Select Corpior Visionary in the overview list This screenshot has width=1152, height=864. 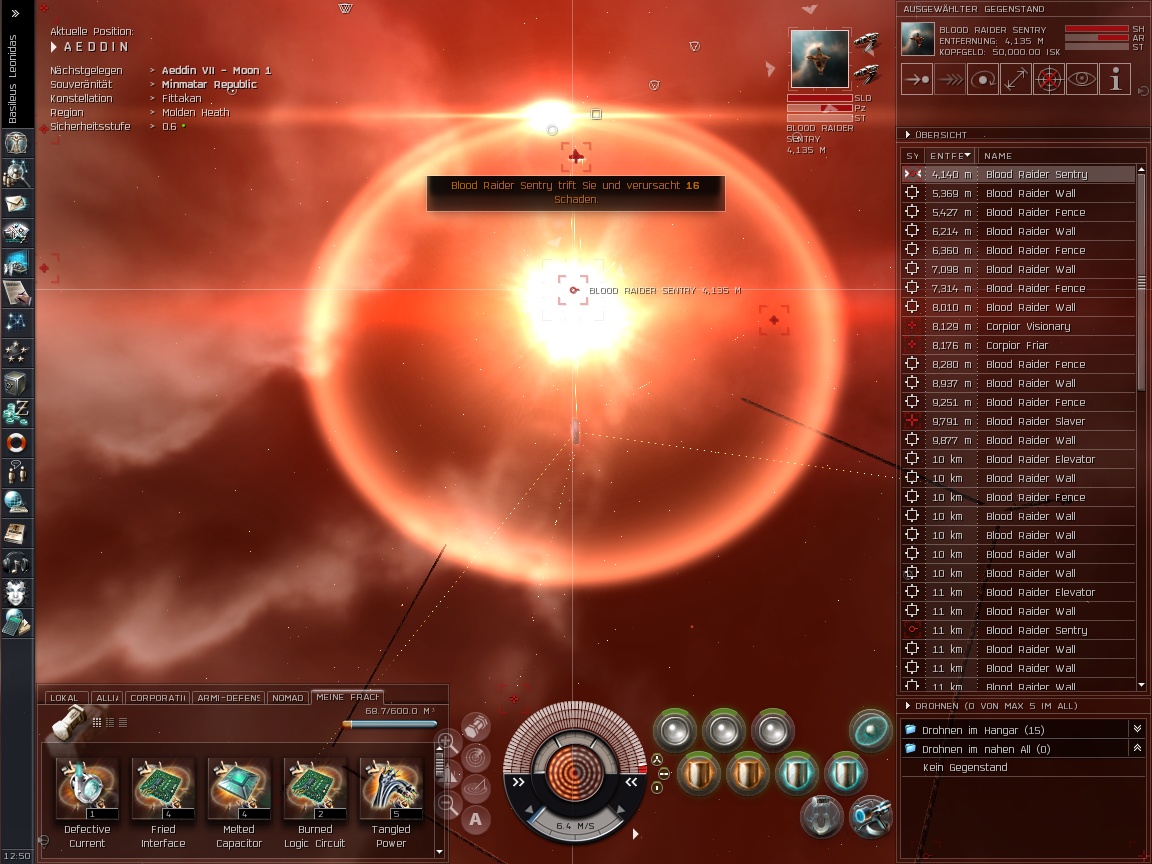click(x=1027, y=326)
